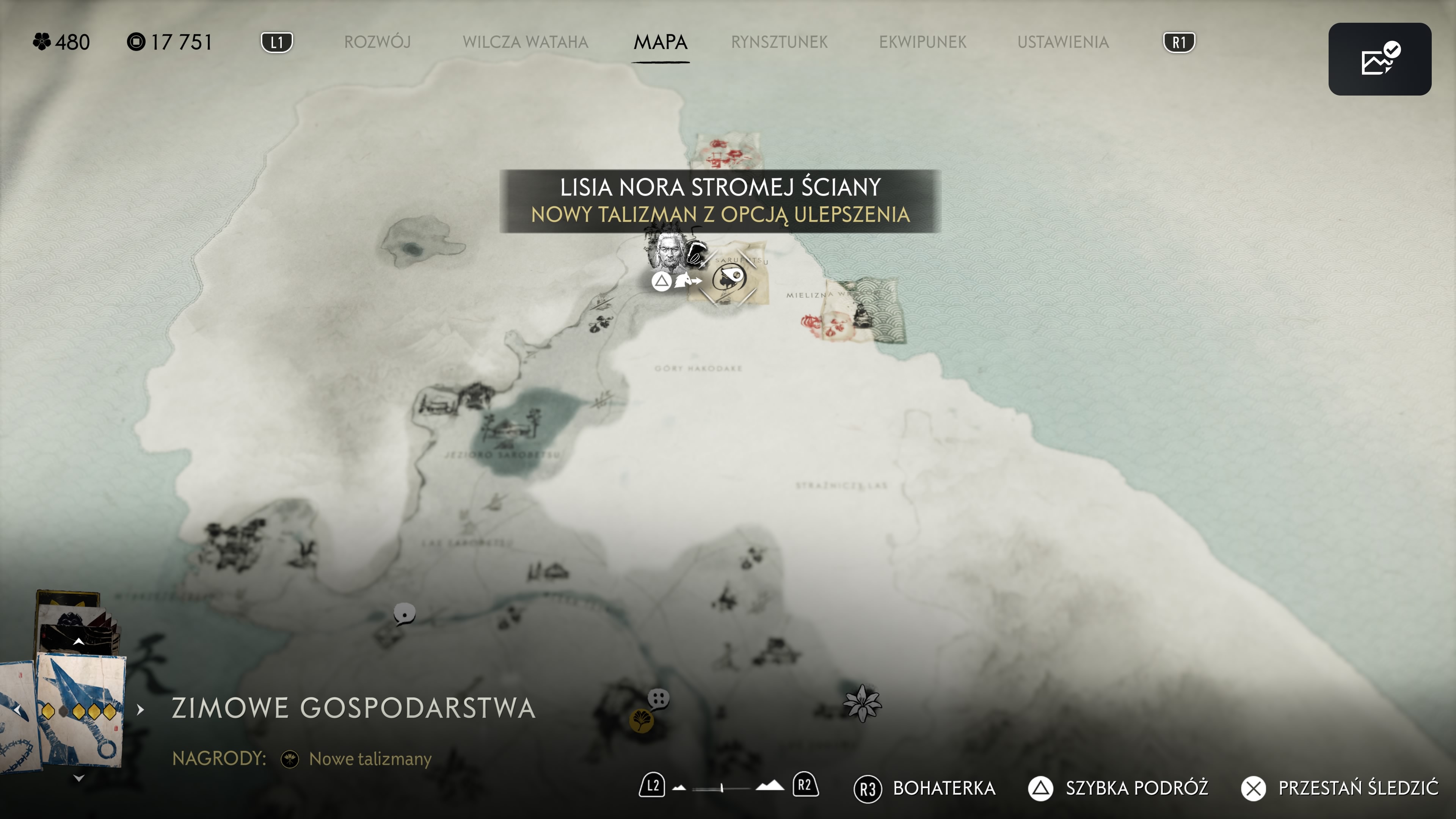Switch to the USTAWIENIA tab

[1062, 42]
